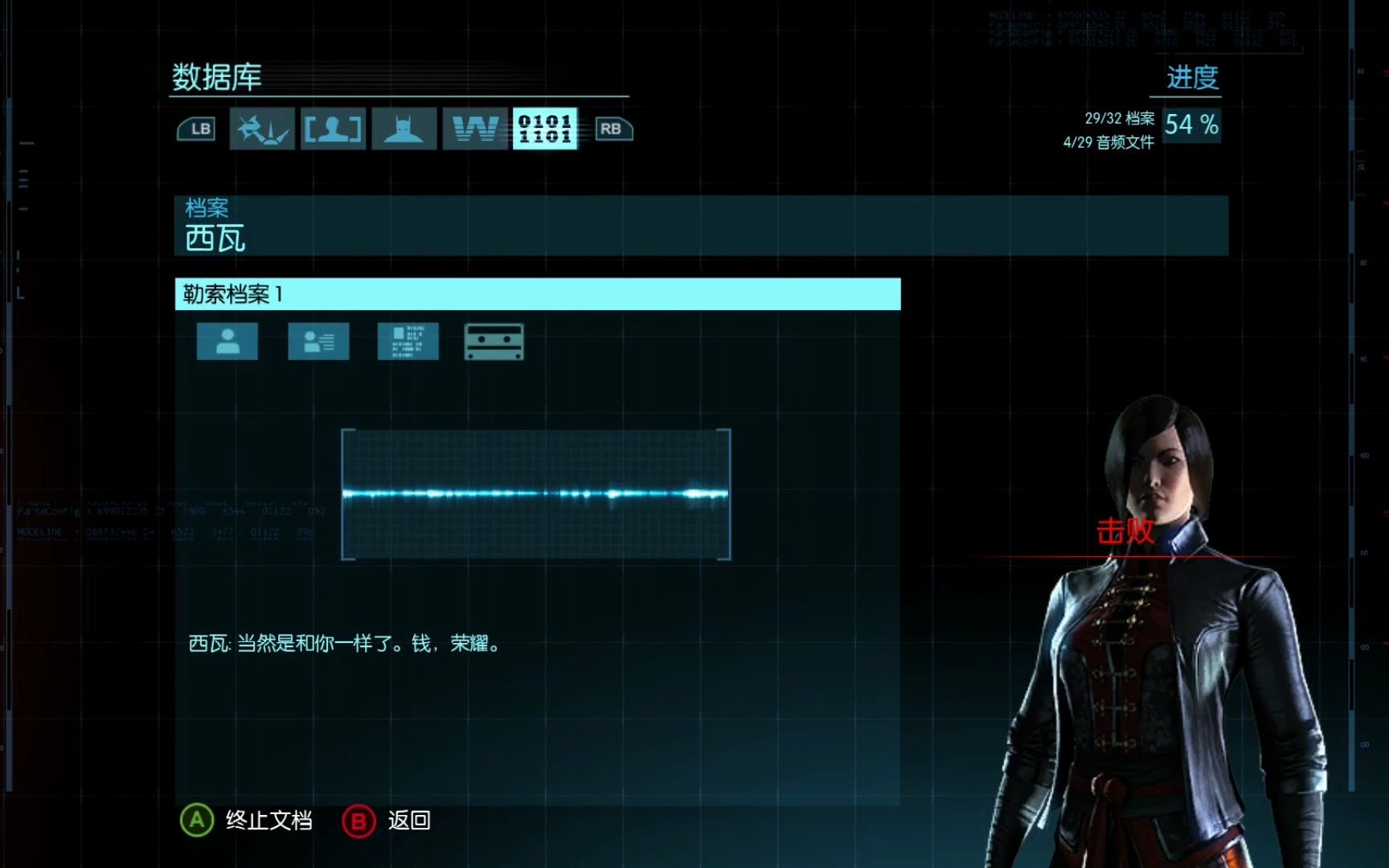Screen dimensions: 1389x868
Task: Open the striped W tab
Action: [475, 129]
